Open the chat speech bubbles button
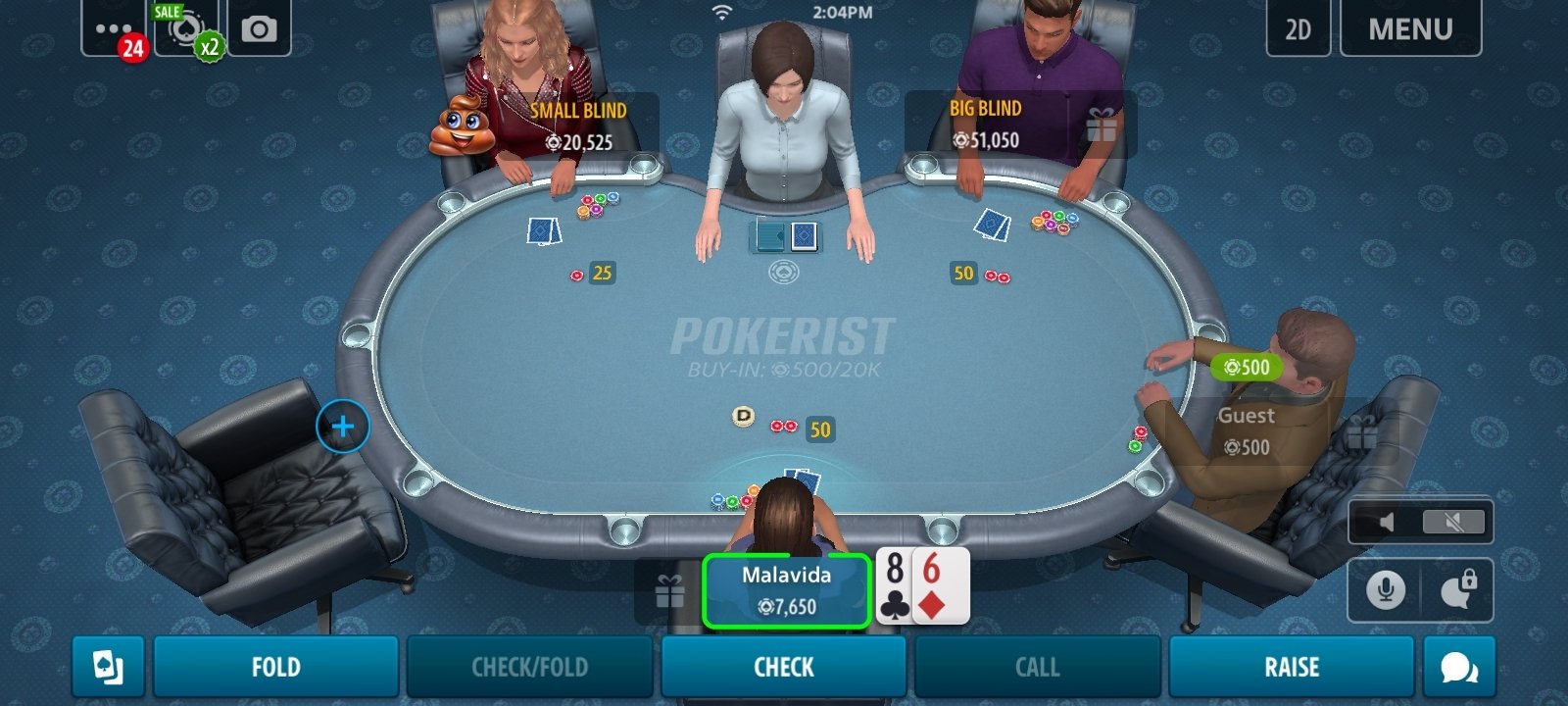The width and height of the screenshot is (1568, 706). coord(1459,668)
